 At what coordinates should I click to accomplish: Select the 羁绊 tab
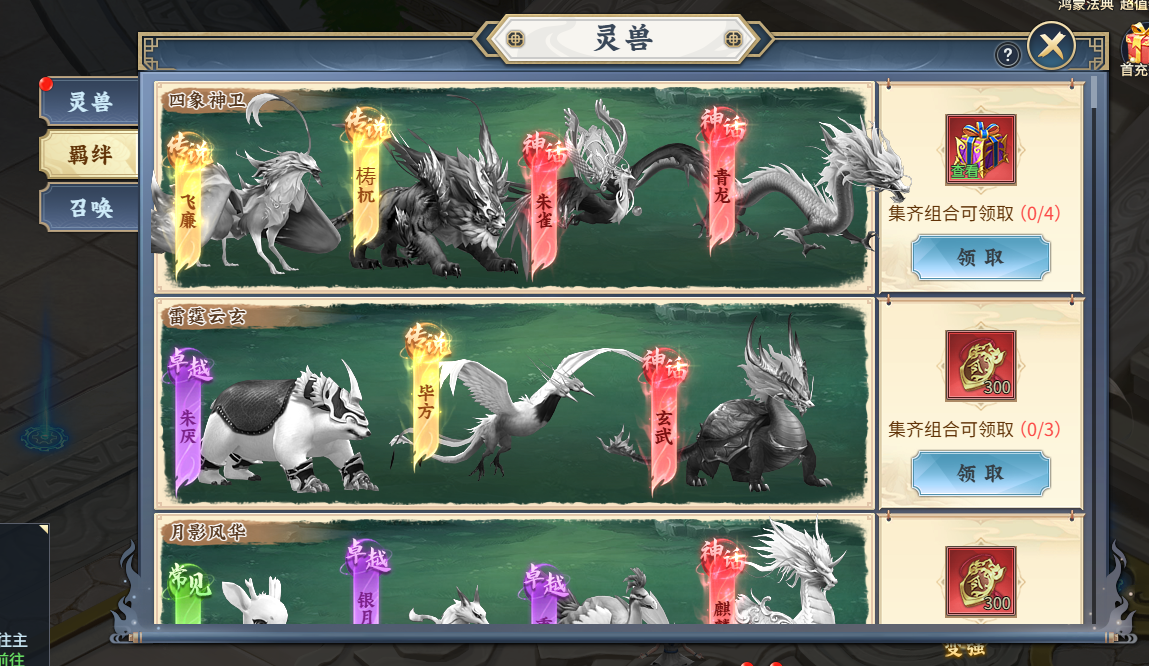(x=90, y=155)
